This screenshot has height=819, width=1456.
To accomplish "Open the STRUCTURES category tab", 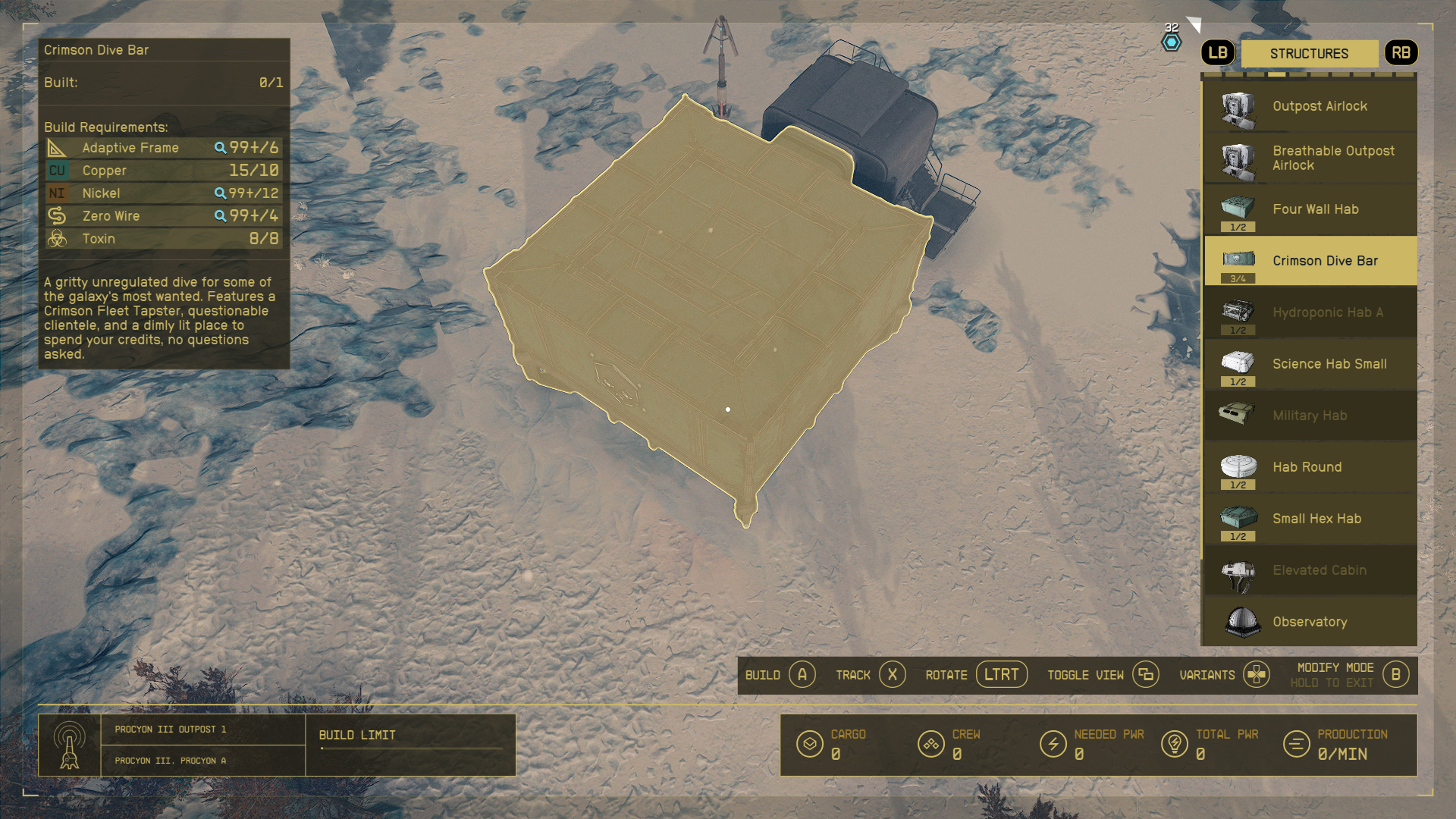I will [1310, 53].
